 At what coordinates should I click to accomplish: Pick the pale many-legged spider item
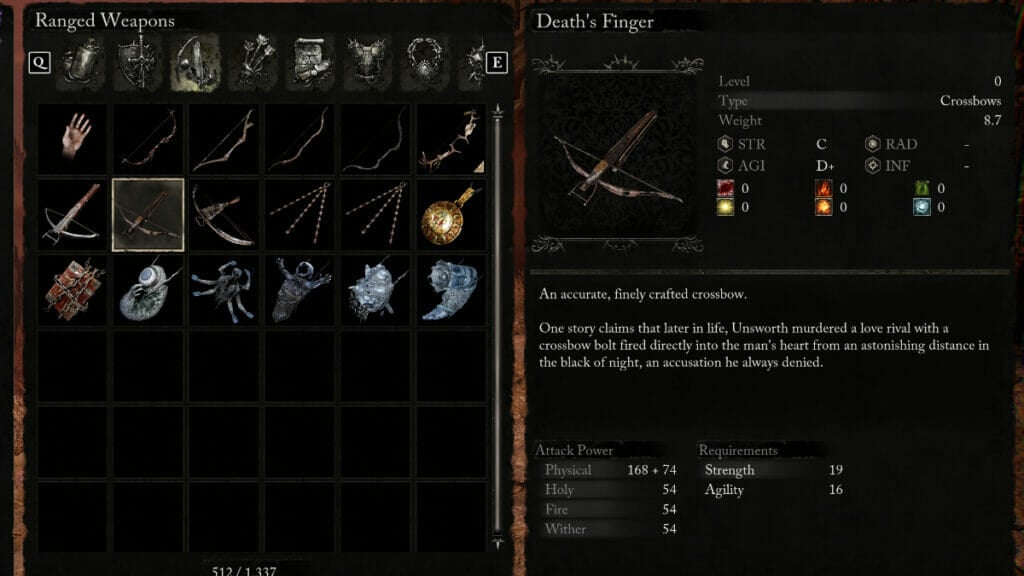coord(224,290)
